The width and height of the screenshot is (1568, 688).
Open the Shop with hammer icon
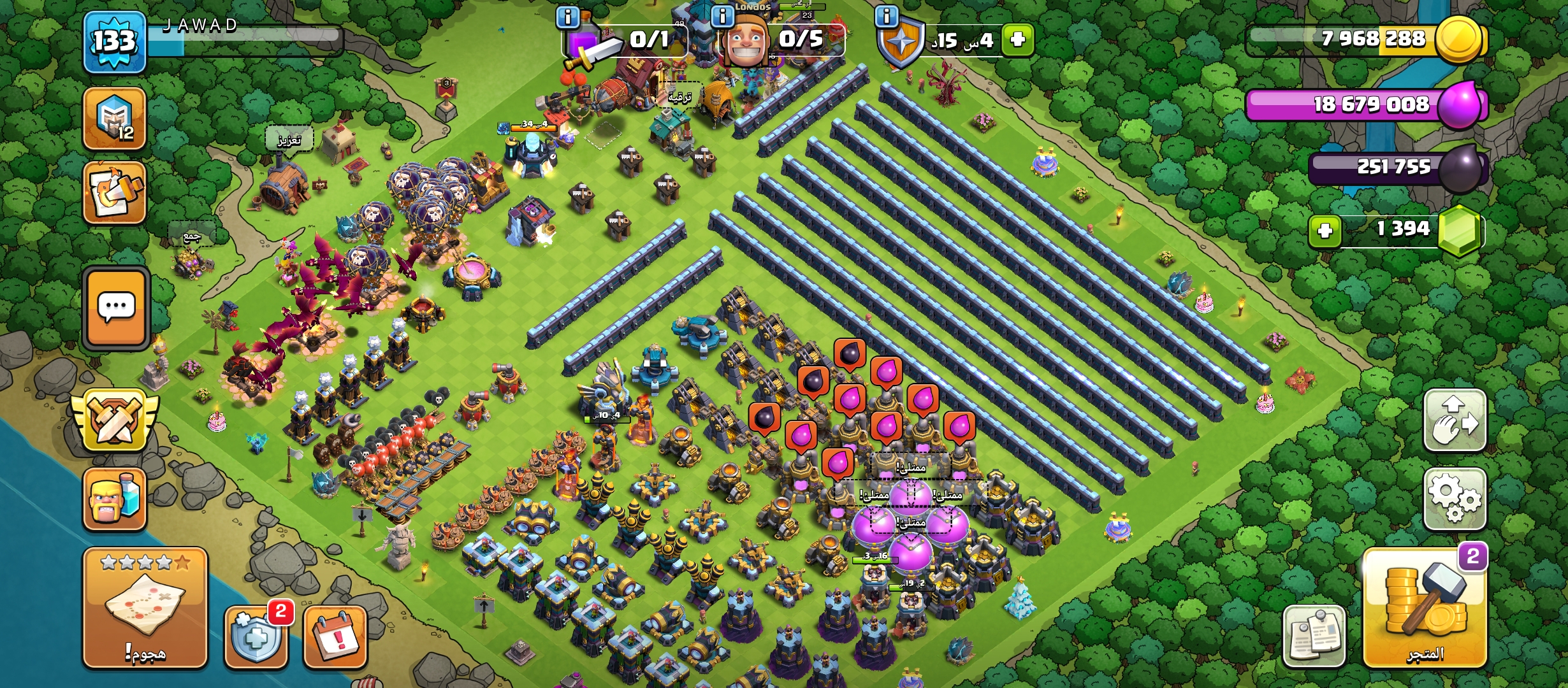[1425, 607]
